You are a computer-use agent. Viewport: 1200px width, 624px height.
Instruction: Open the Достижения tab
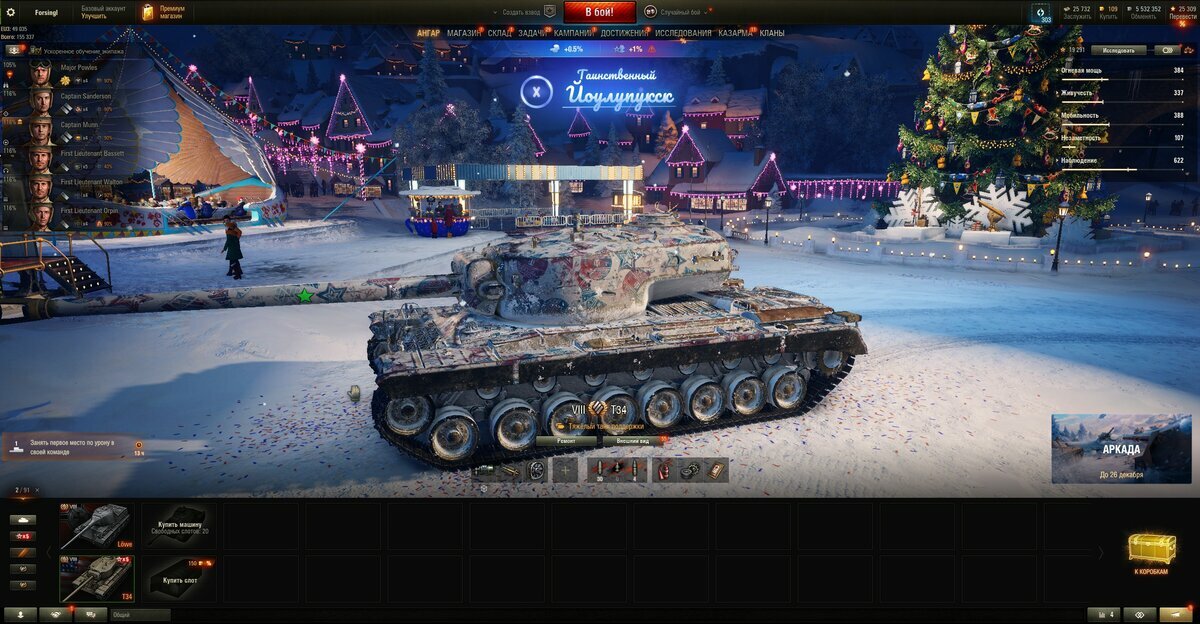coord(624,33)
